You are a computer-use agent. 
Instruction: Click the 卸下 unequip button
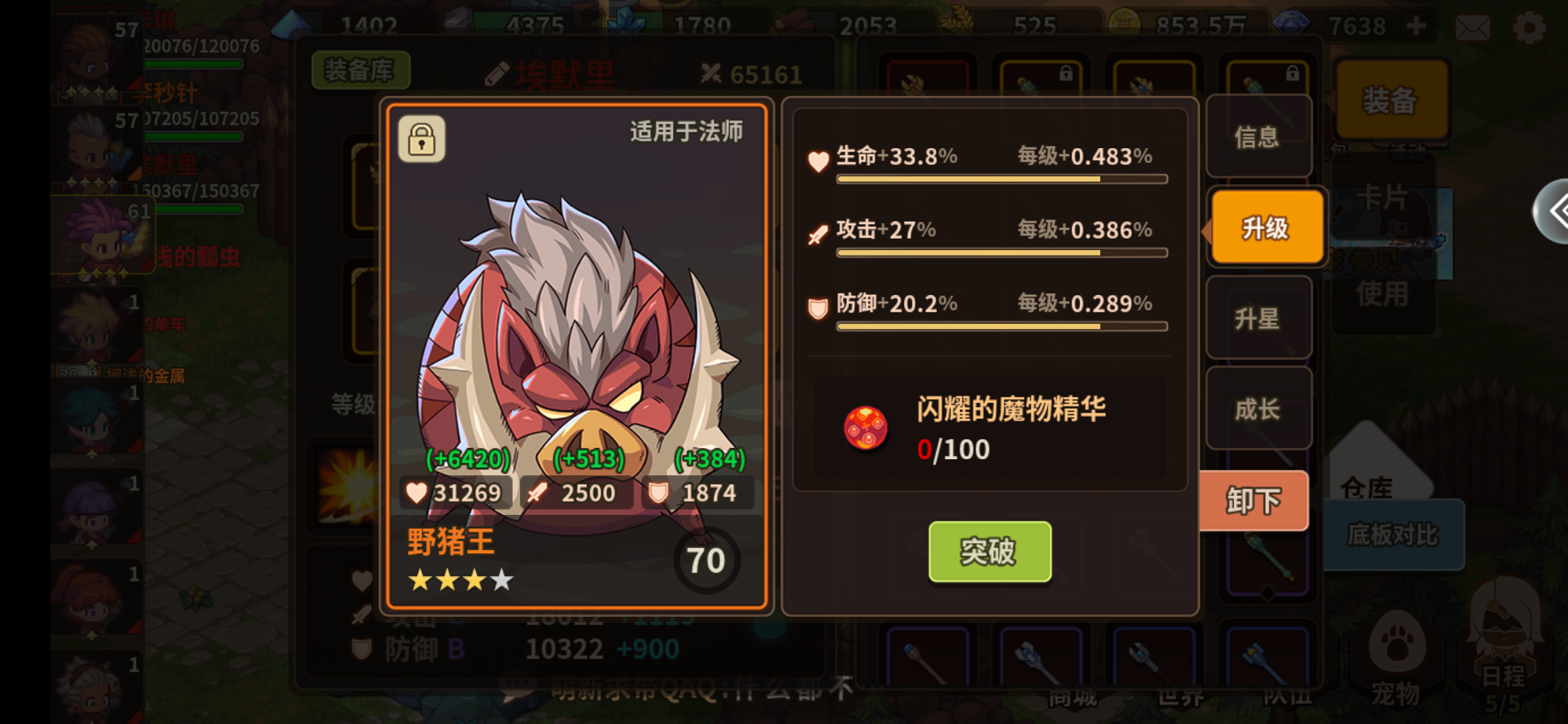pyautogui.click(x=1252, y=500)
